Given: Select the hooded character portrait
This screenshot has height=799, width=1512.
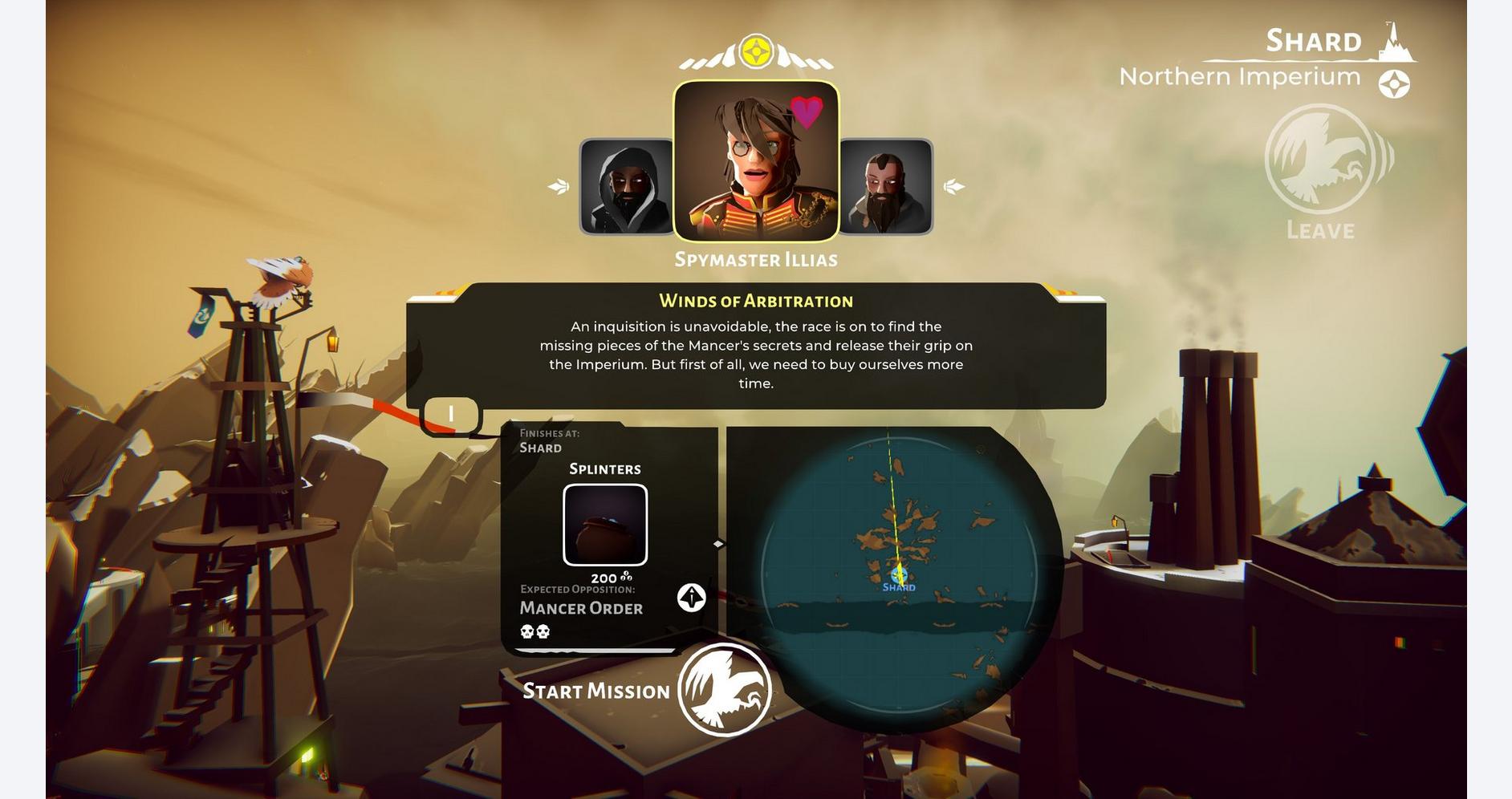Looking at the screenshot, I should (x=626, y=187).
